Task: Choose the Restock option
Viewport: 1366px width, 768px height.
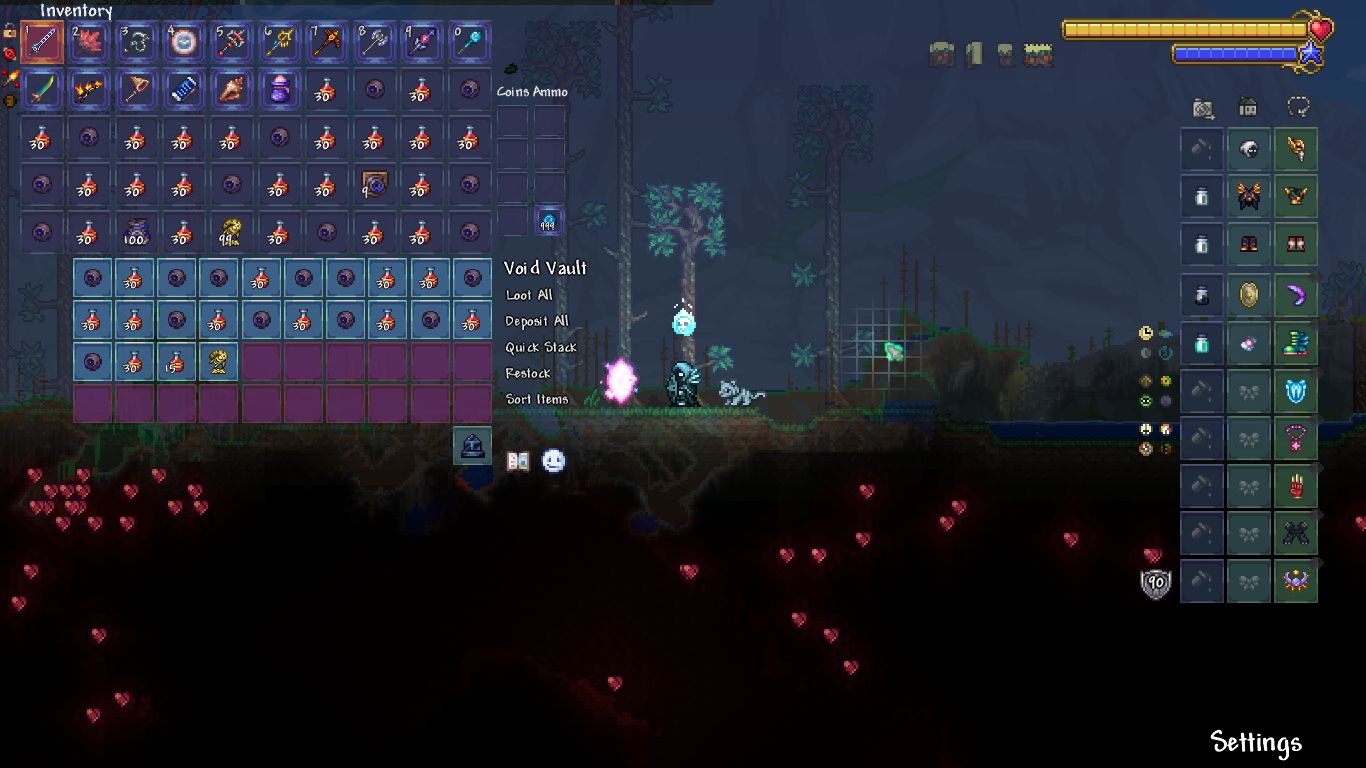Action: click(528, 374)
